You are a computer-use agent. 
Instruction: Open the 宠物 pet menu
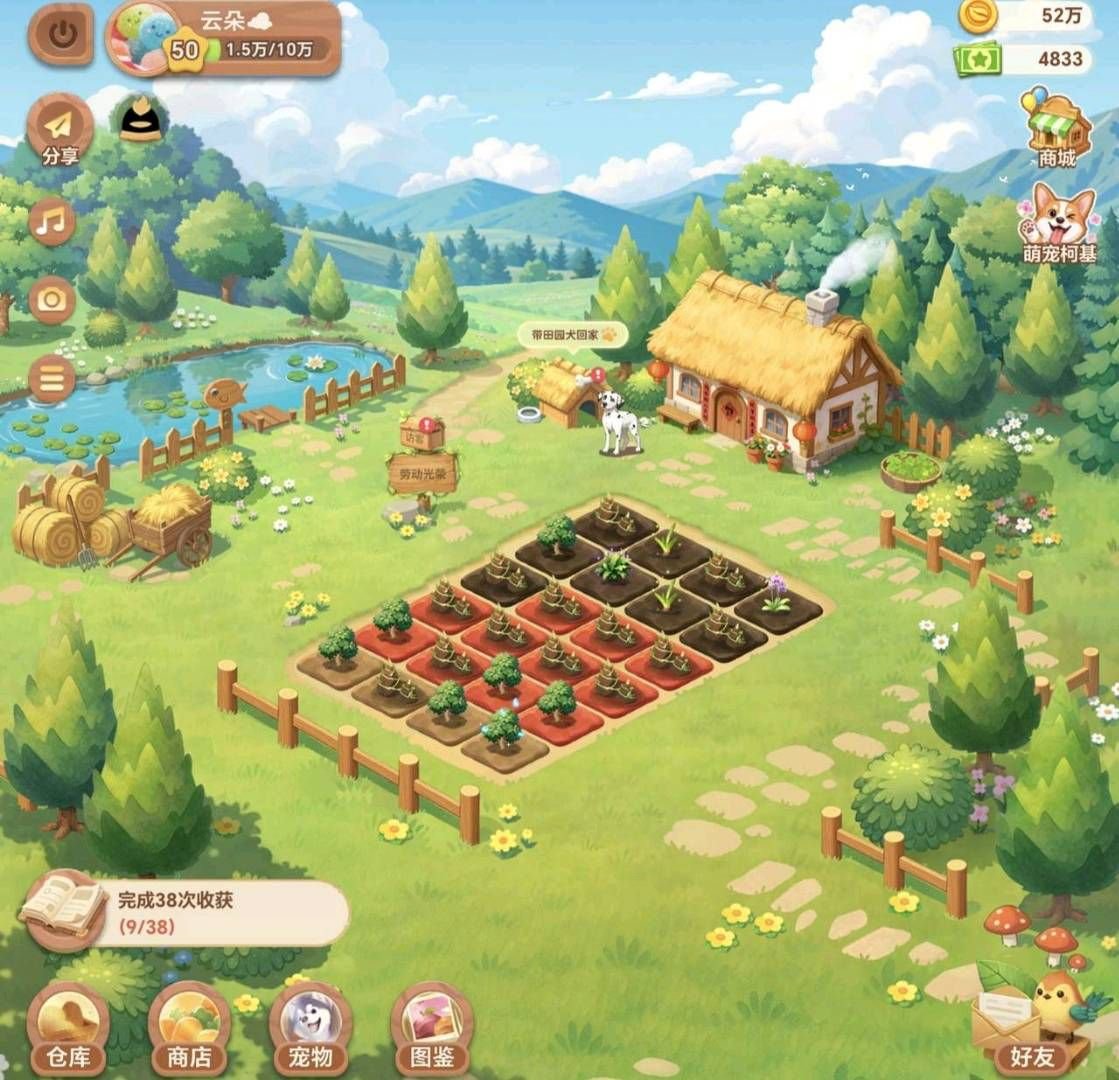tap(310, 1027)
